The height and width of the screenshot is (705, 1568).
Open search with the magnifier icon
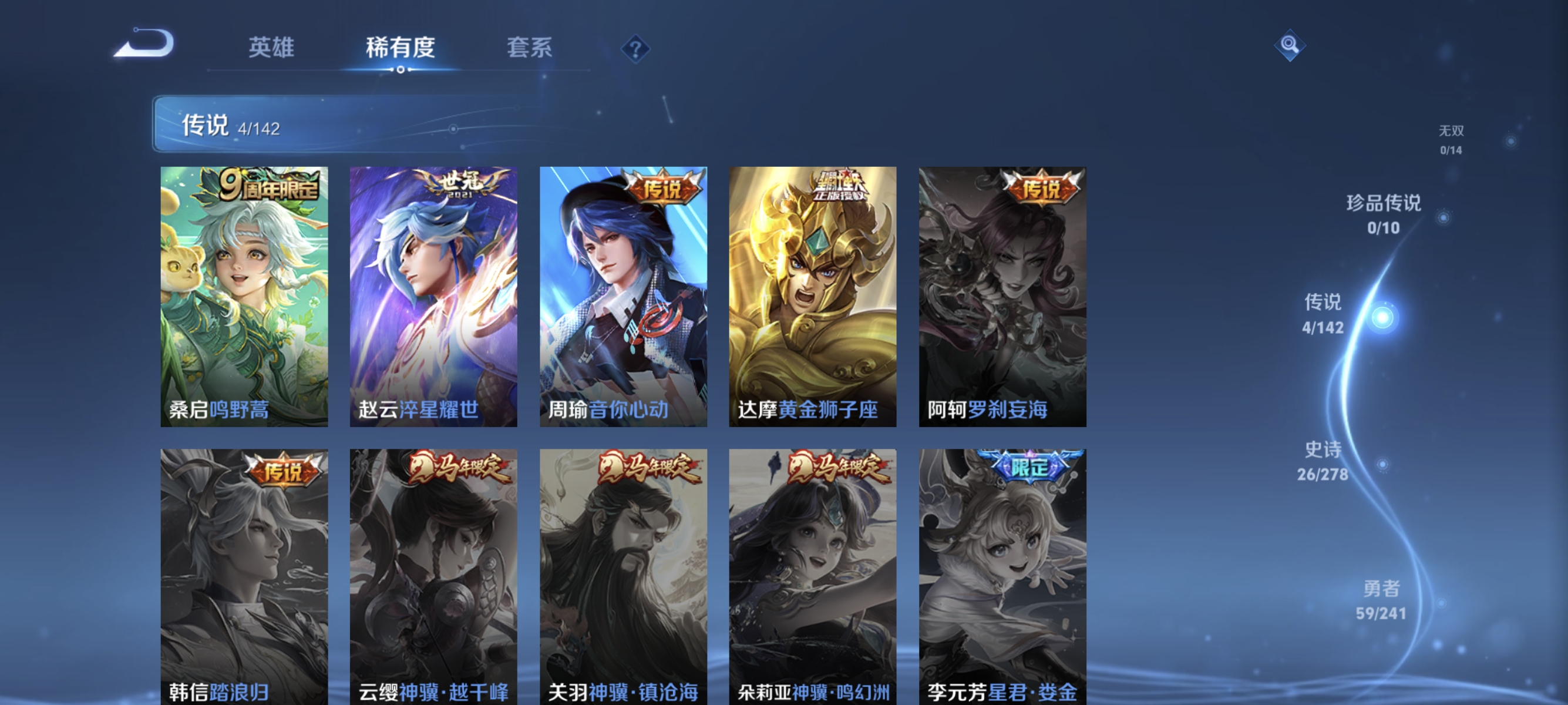[1291, 45]
